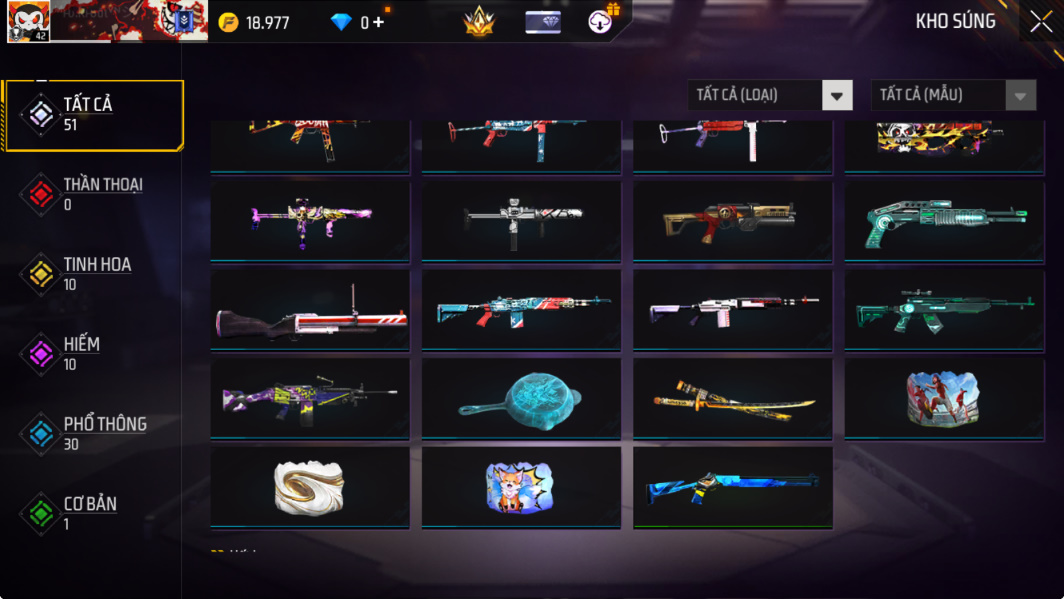1064x599 pixels.
Task: Close the Kho Súng weapon vault
Action: (1040, 22)
